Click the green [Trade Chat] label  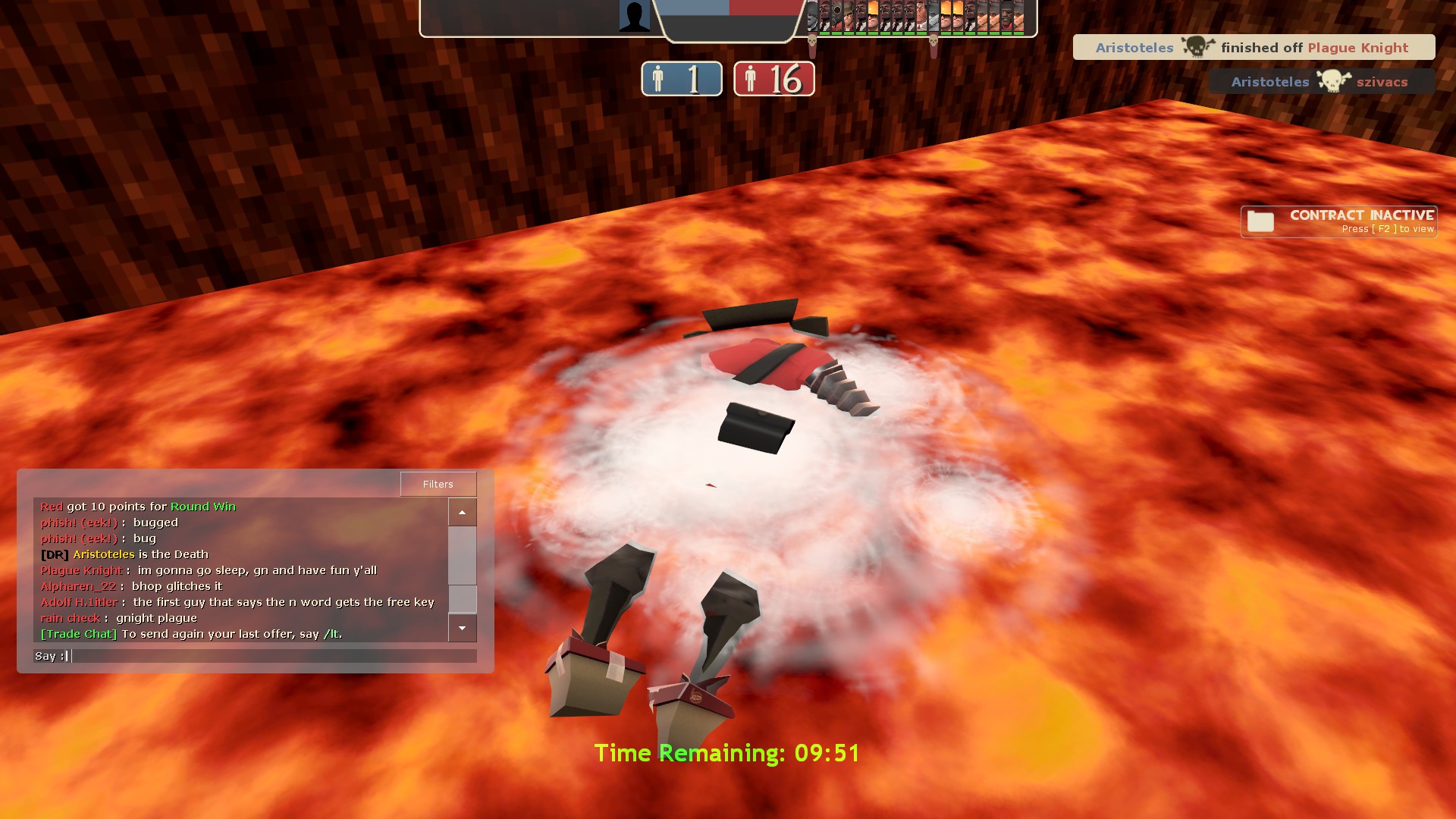coord(78,634)
